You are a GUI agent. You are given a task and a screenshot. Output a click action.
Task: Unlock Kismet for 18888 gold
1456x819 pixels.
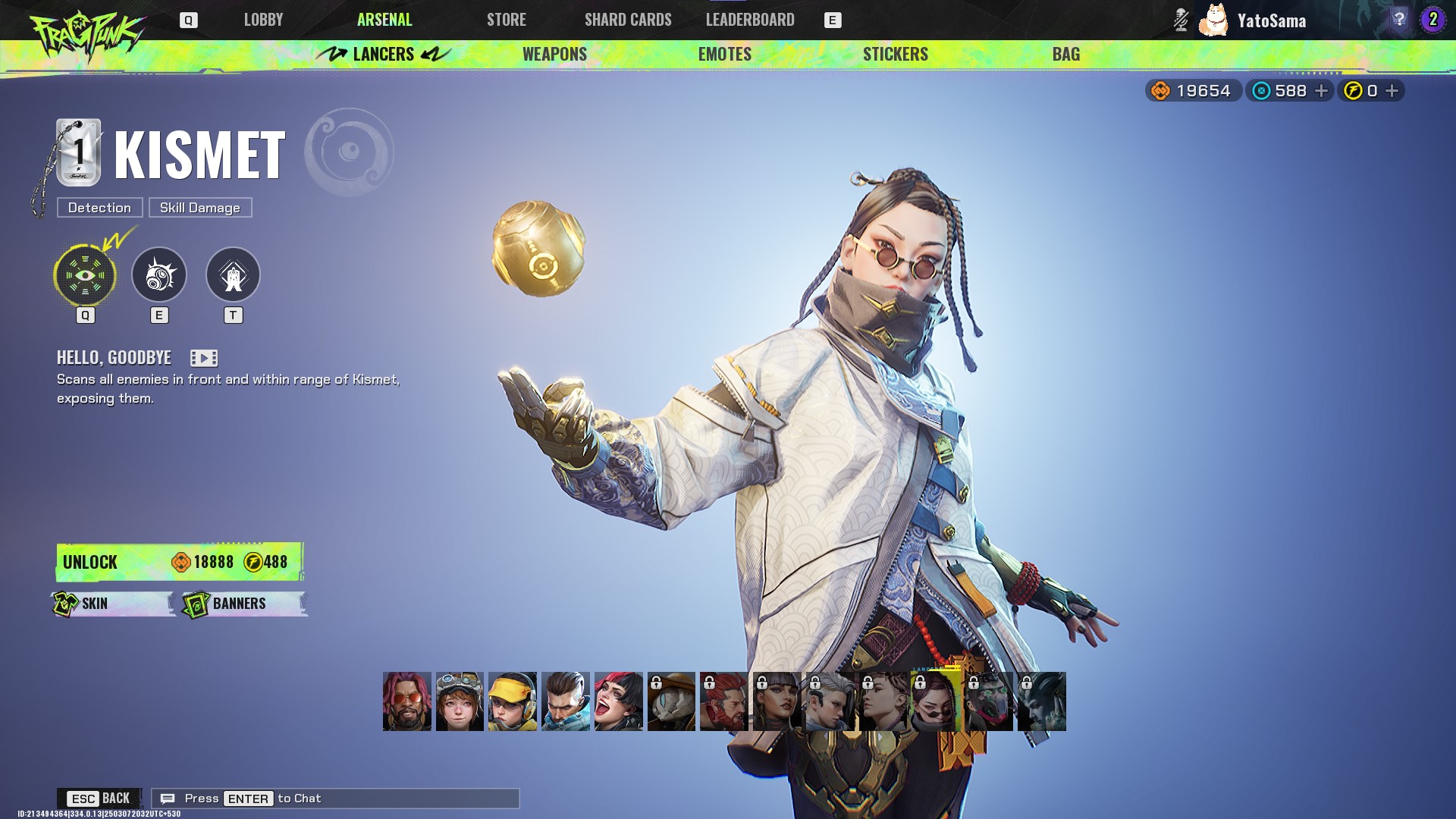click(180, 562)
